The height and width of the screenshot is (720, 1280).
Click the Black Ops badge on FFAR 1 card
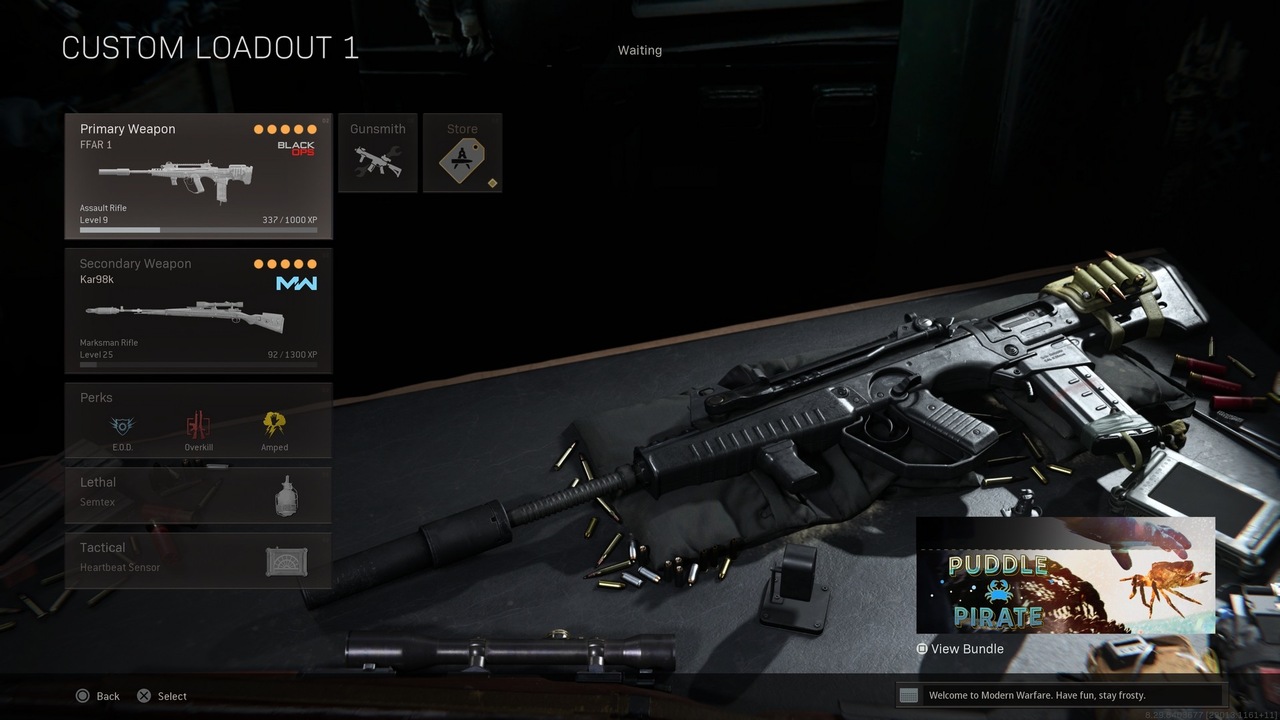[x=297, y=150]
